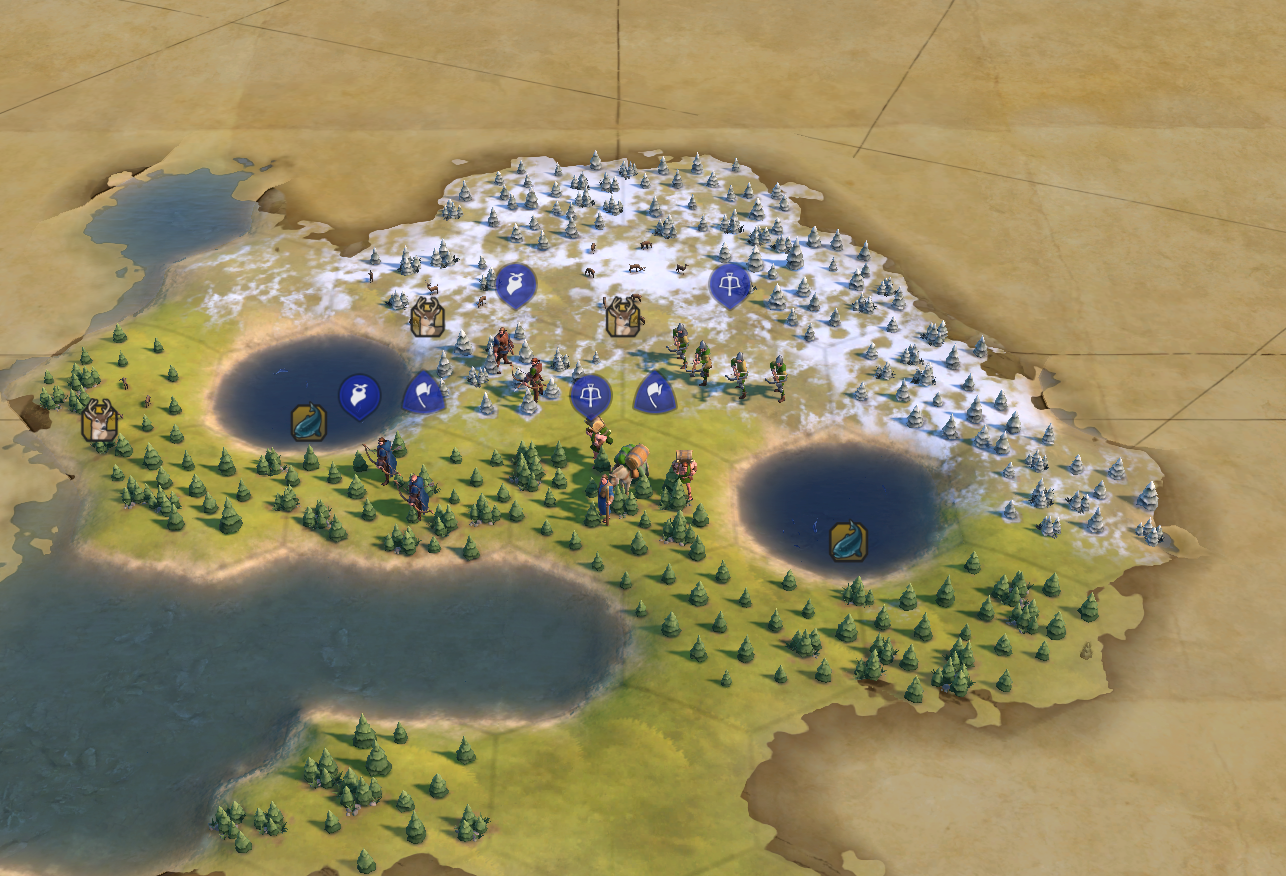Select the bandana unit flag on snowy tundra
This screenshot has width=1286, height=876.
(x=516, y=285)
